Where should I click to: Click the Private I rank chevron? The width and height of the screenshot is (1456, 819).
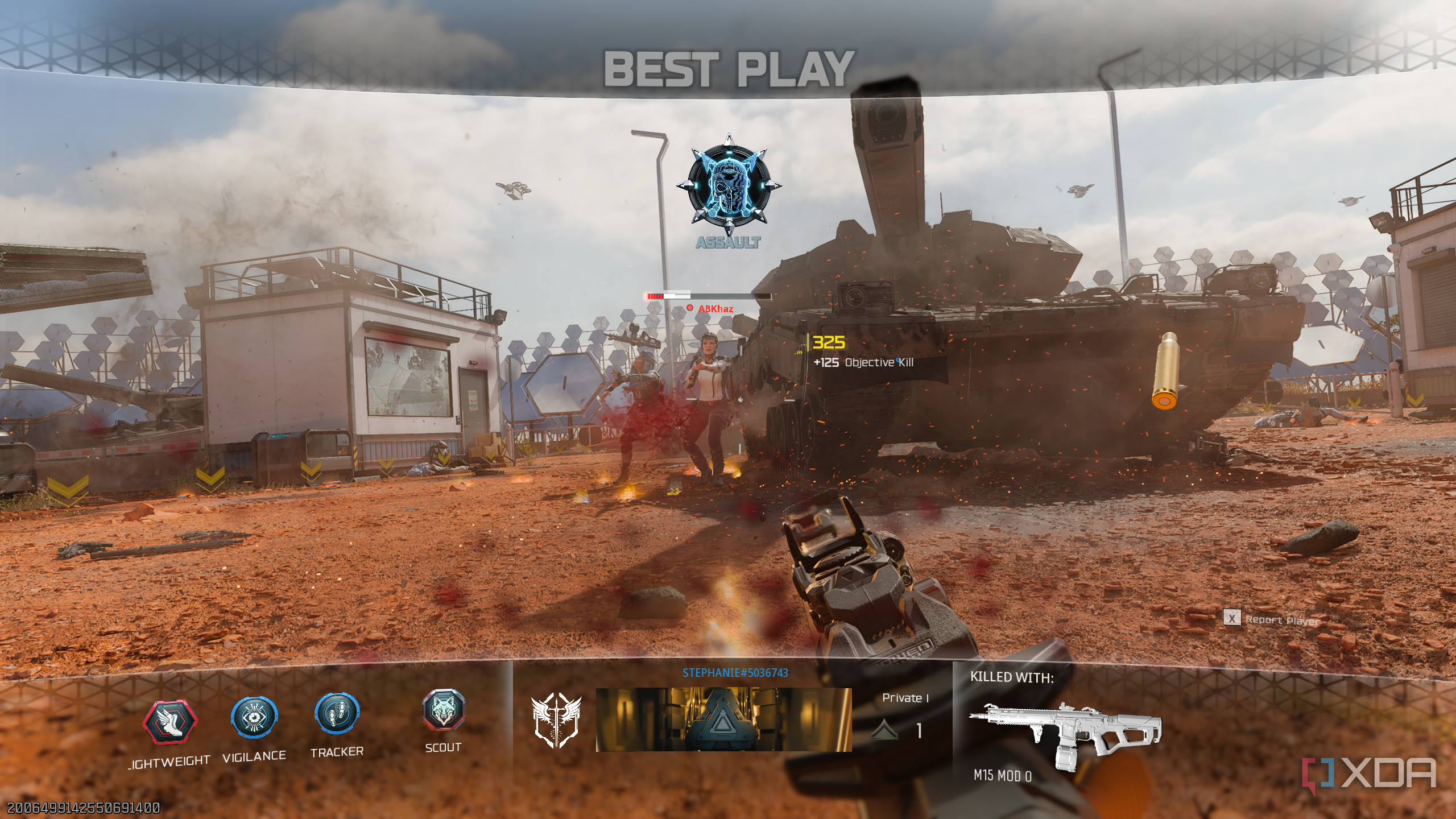point(884,730)
